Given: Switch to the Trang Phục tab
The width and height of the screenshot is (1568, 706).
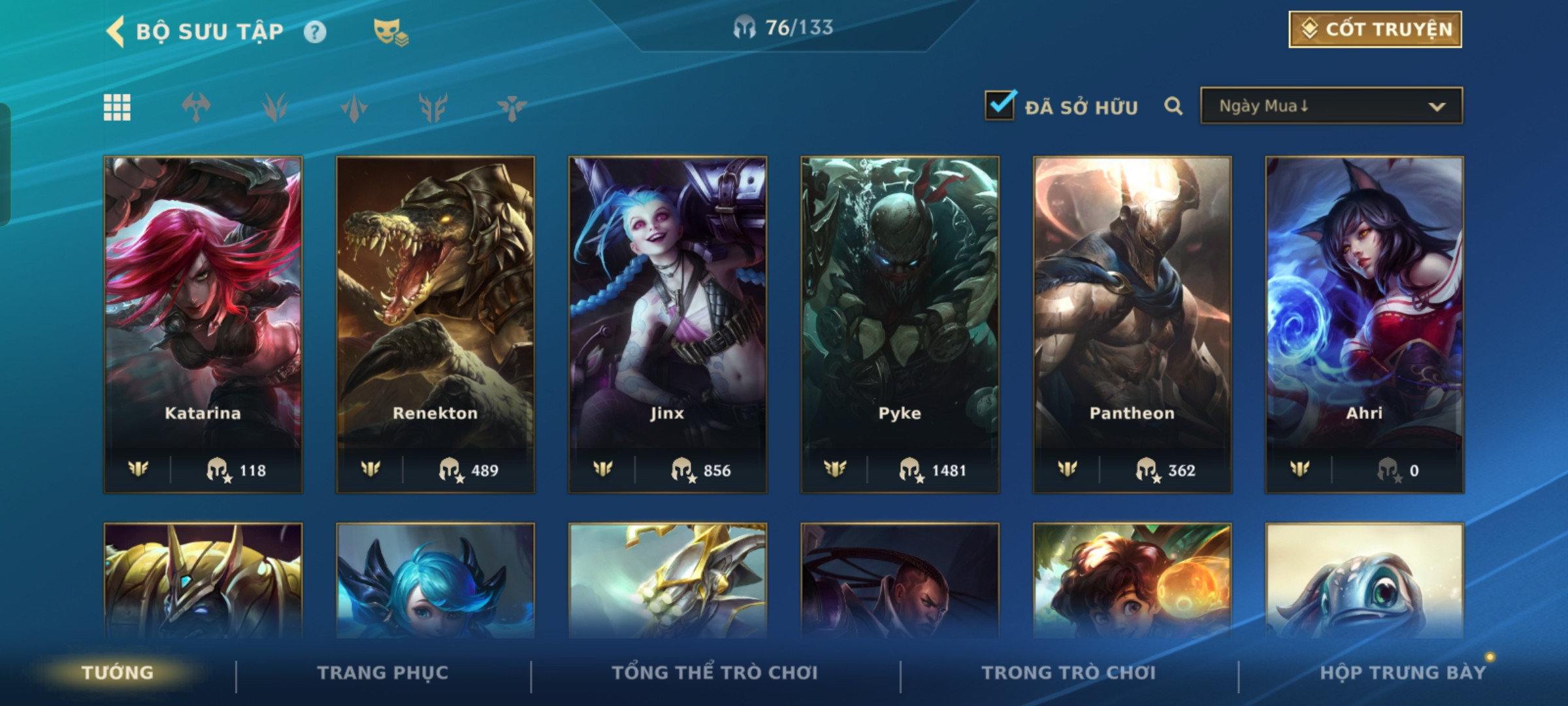Looking at the screenshot, I should coord(383,673).
